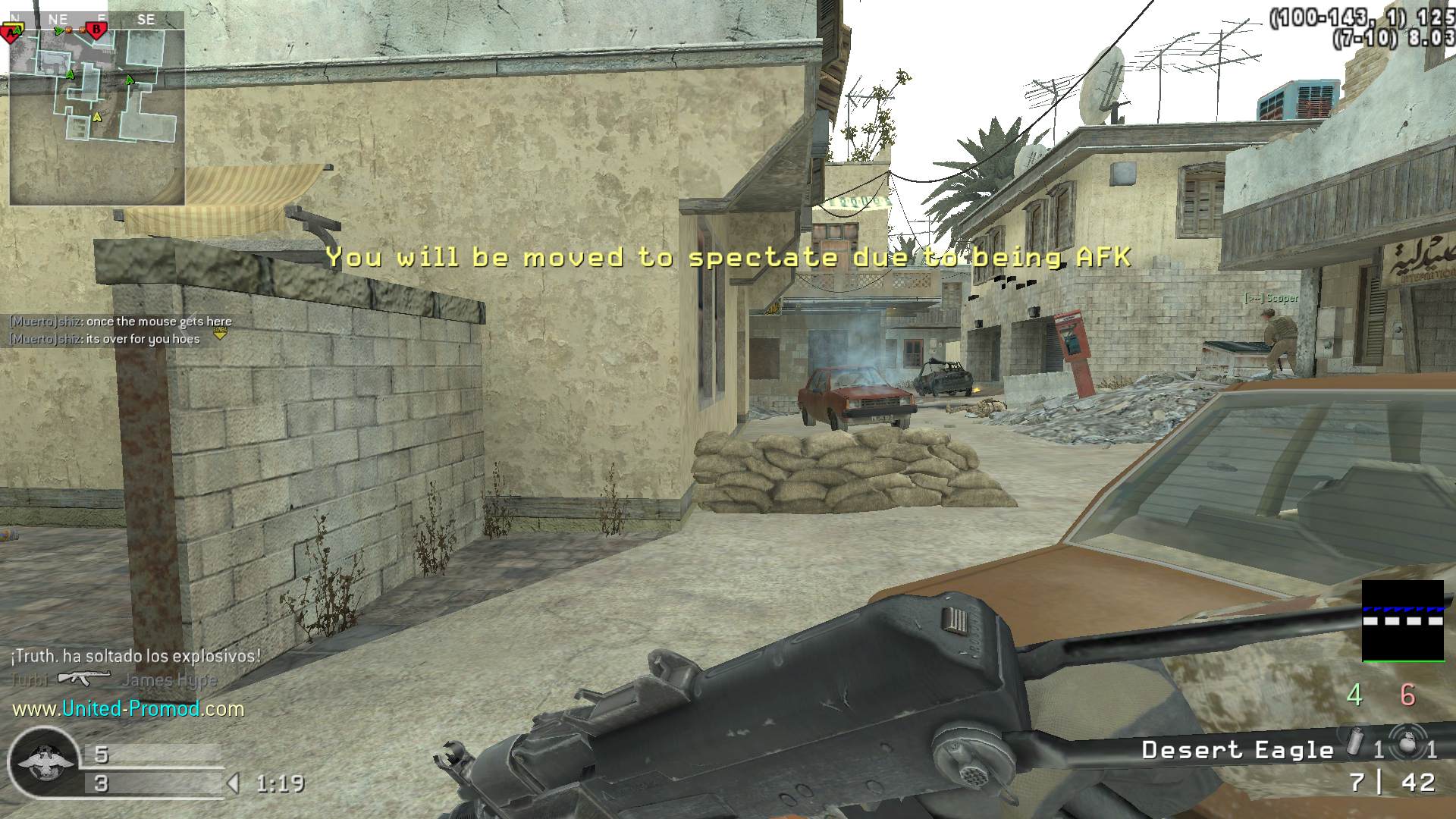This screenshot has width=1456, height=819.
Task: Open the www.United-Promod.com link
Action: click(x=128, y=709)
